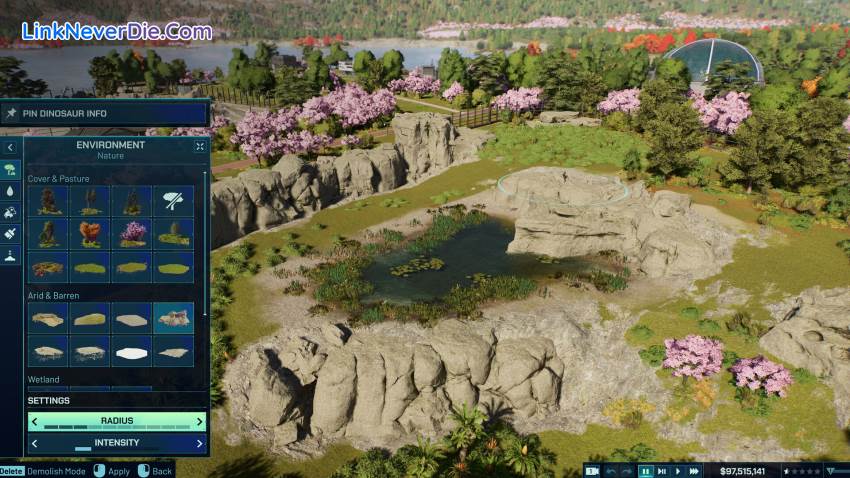Pick the remove foliage crossed-leaf tool
The width and height of the screenshot is (850, 478).
click(x=174, y=201)
